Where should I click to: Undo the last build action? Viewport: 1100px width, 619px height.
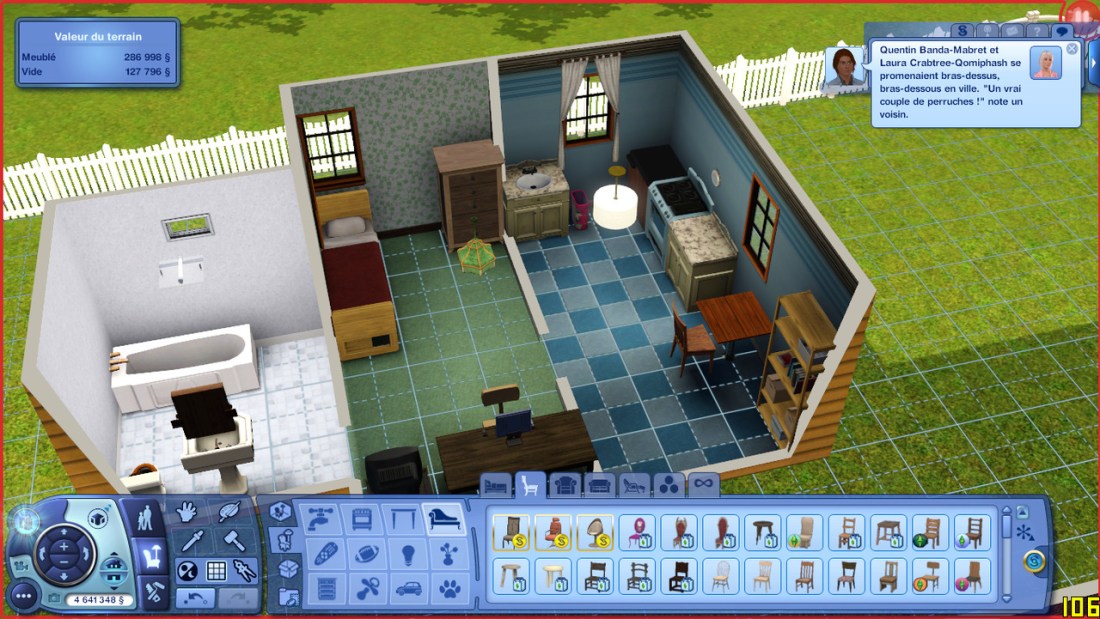195,597
